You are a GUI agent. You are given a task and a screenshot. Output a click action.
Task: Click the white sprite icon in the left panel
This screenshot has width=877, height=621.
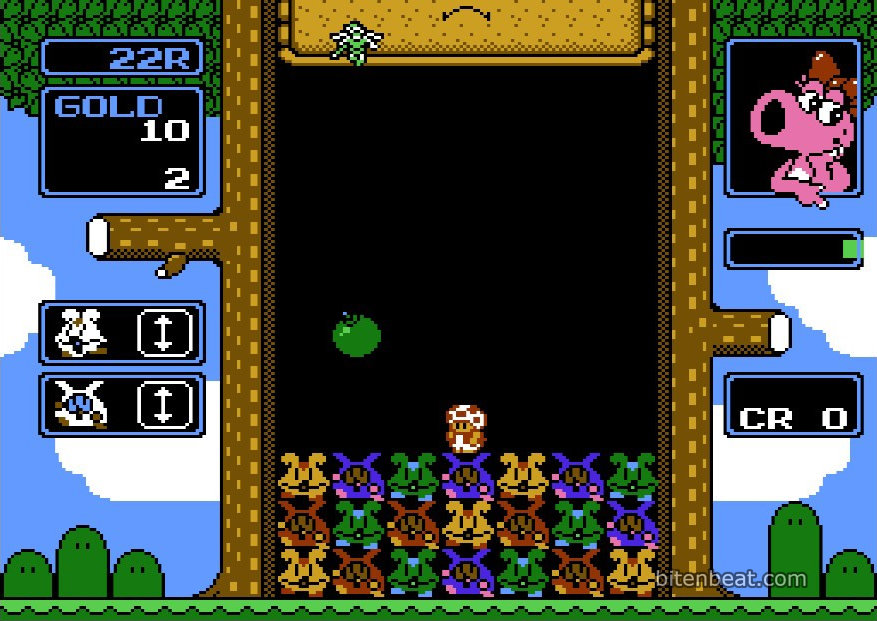coord(81,332)
